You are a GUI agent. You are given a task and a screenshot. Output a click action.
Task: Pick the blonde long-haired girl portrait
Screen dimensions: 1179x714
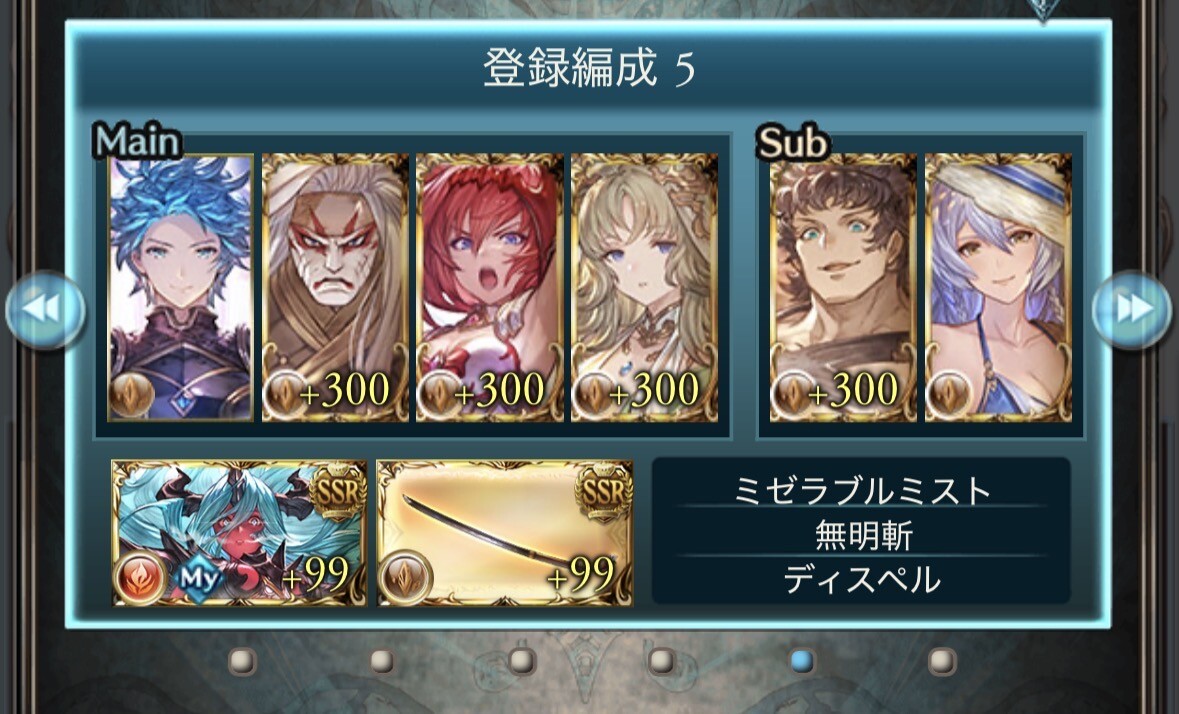(644, 288)
